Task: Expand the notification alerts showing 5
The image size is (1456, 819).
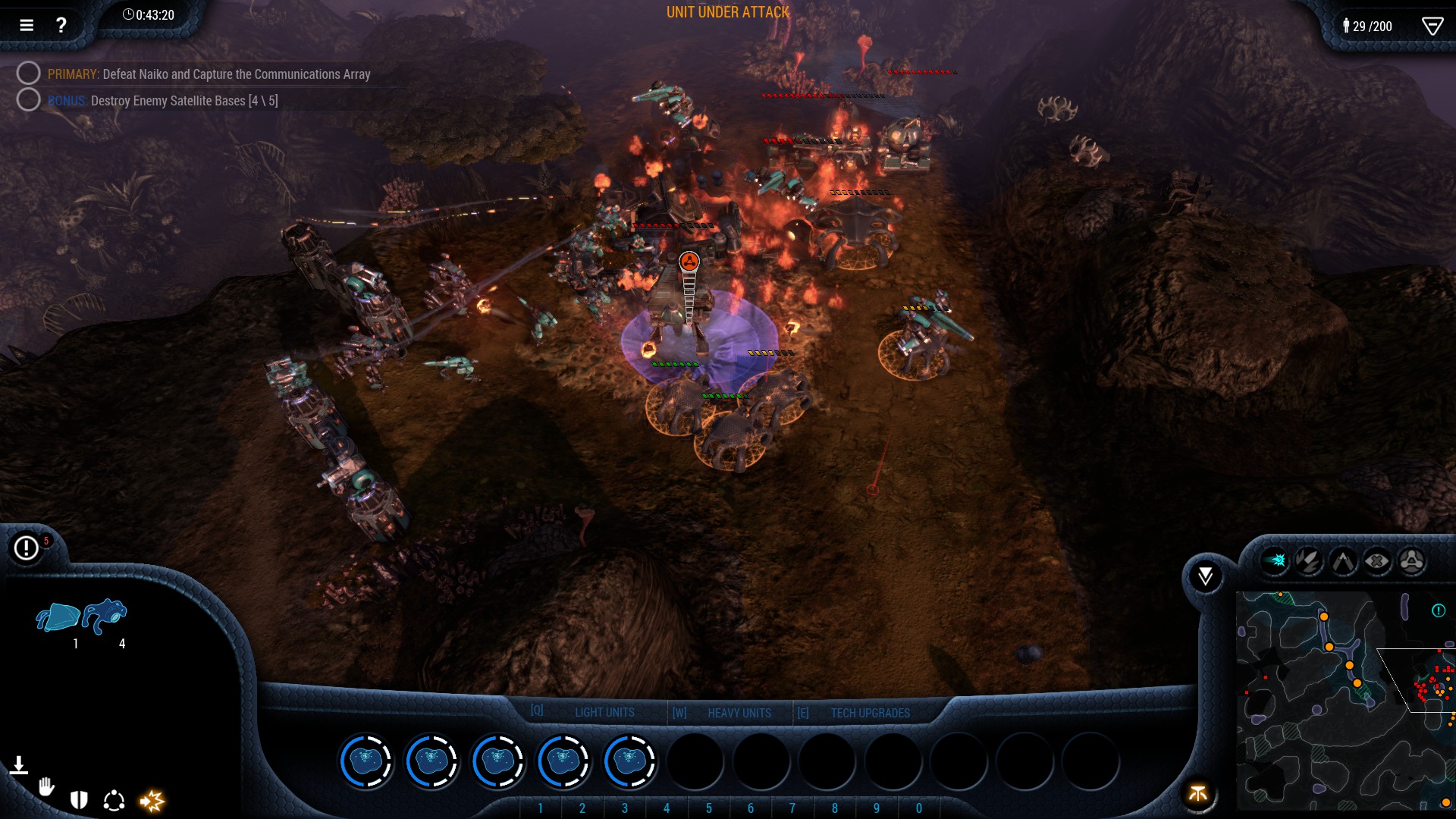Action: (27, 546)
